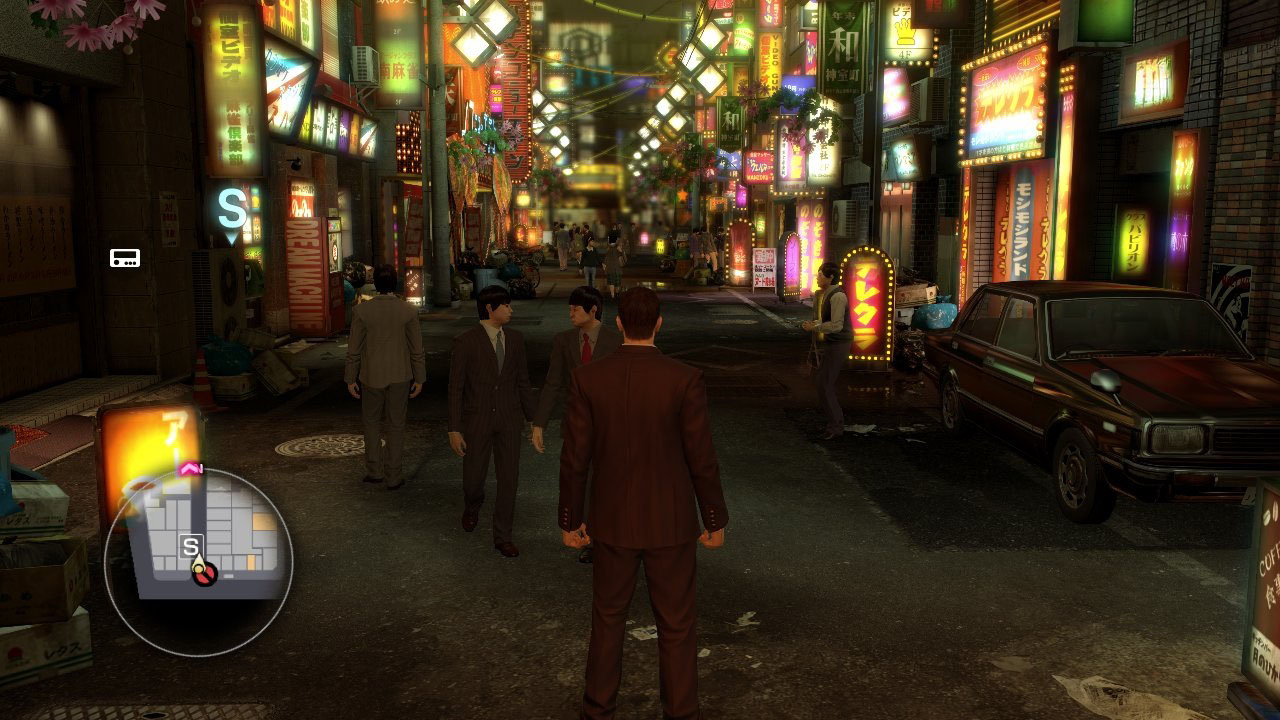Screen dimensions: 1280x720
Task: Click the player arrow on the minimap
Action: (200, 566)
